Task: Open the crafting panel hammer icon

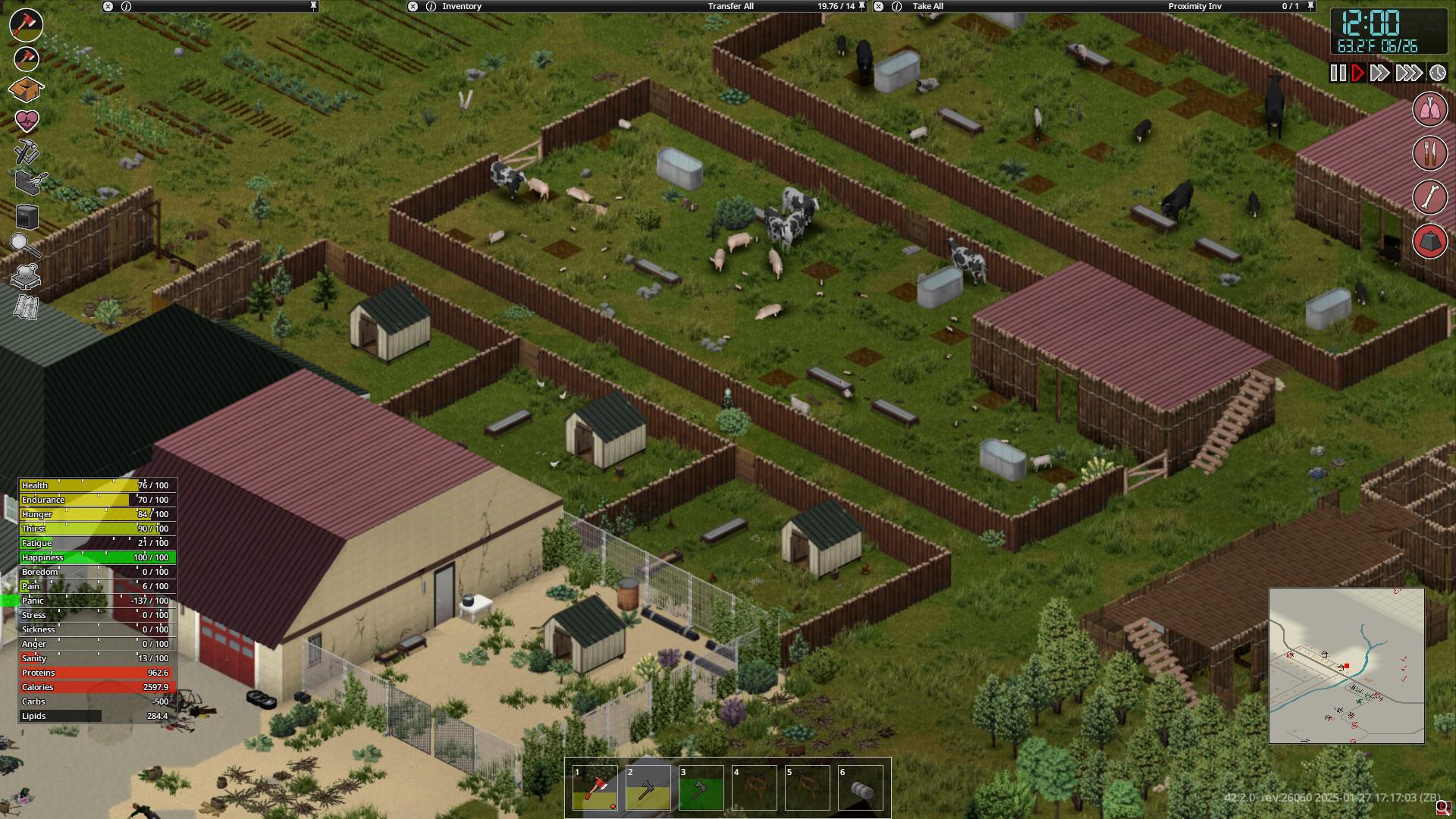Action: tap(25, 149)
